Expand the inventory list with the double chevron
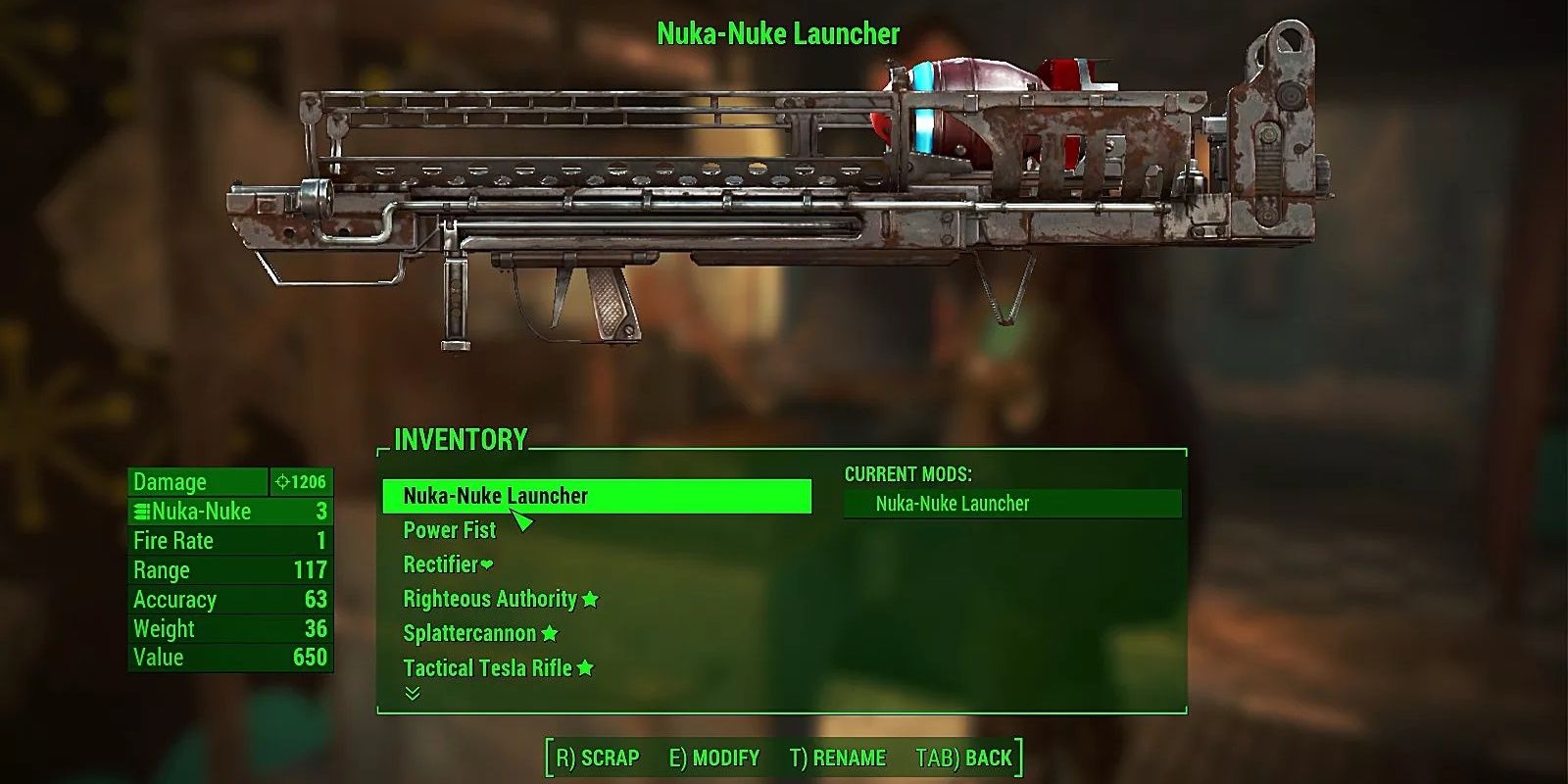Screen dimensions: 1568x784 tap(413, 696)
